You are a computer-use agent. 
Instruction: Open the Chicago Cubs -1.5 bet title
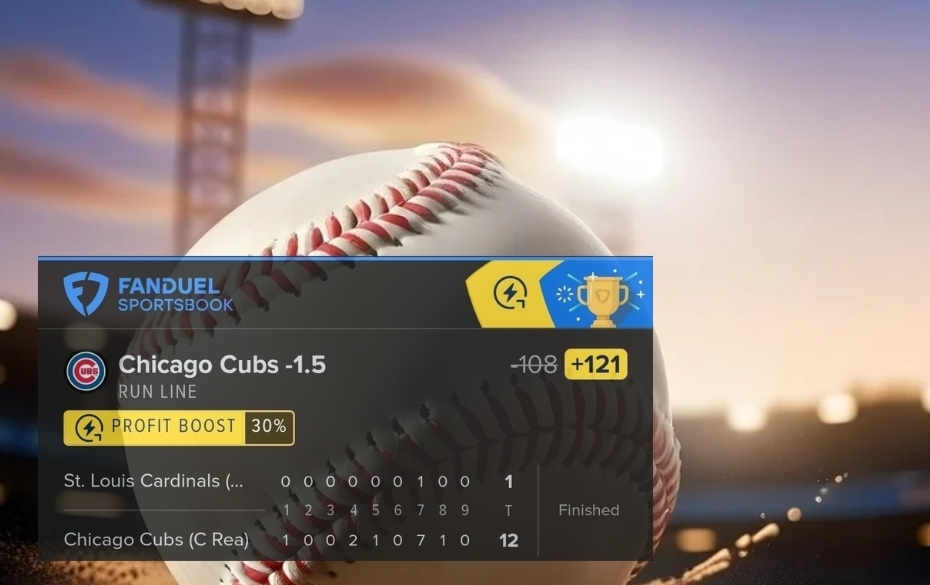222,365
